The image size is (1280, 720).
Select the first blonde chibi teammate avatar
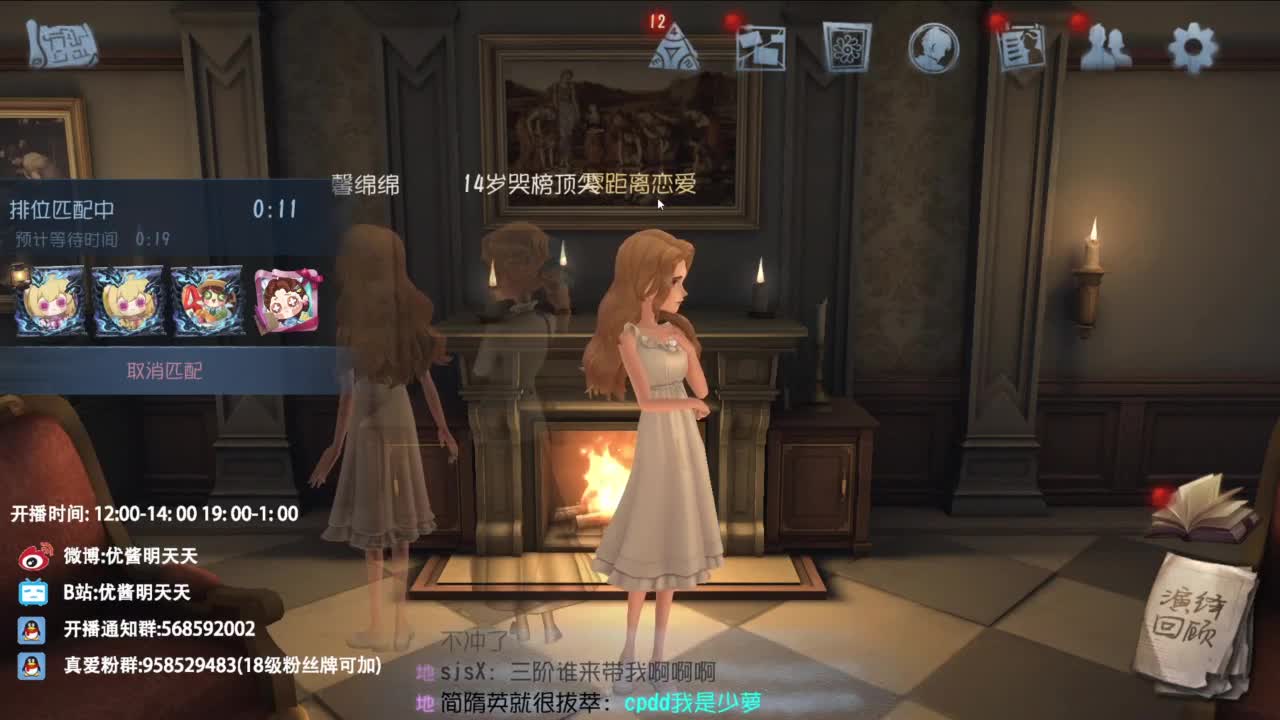pos(46,300)
